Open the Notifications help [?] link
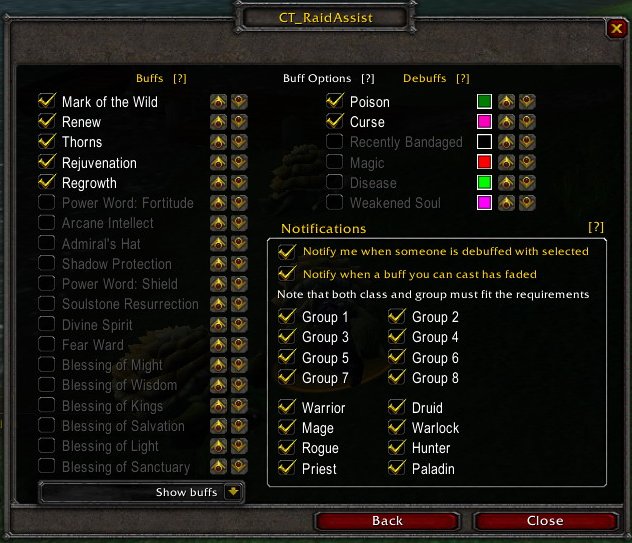Screen dimensions: 632x543 [x=596, y=227]
